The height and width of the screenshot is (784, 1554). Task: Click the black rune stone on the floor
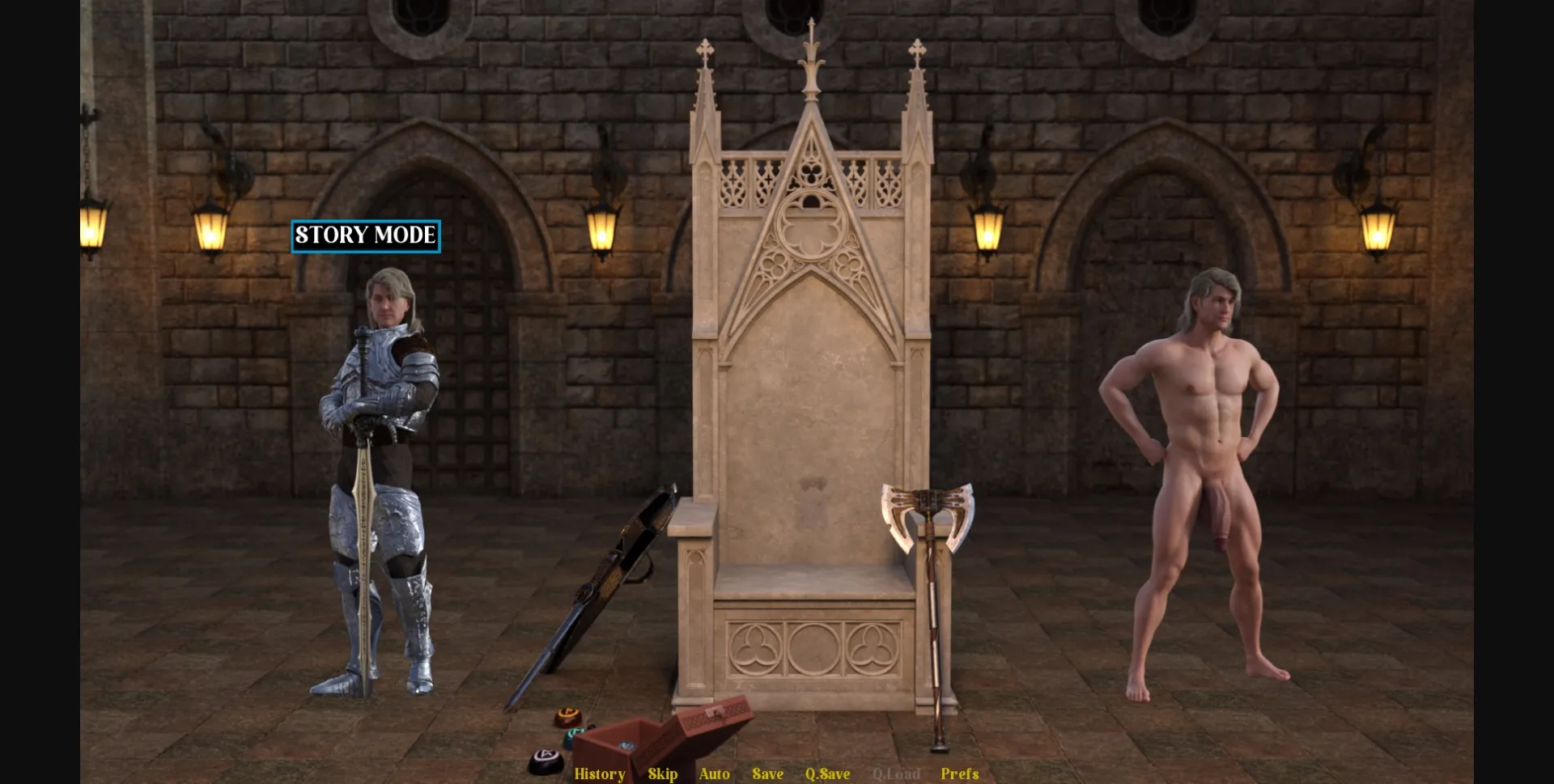548,759
